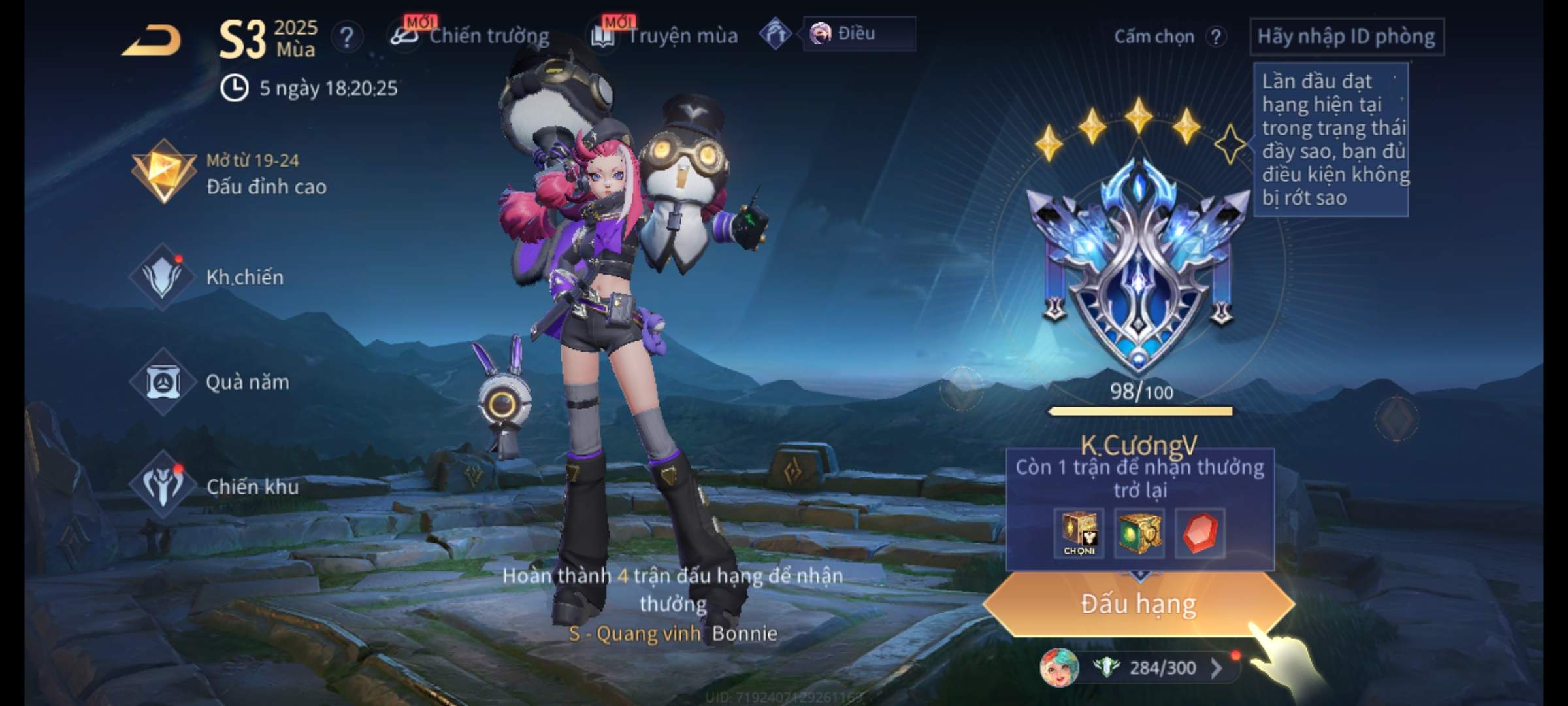Open the Chiến khu menu
Viewport: 1568px width, 706px height.
(214, 486)
